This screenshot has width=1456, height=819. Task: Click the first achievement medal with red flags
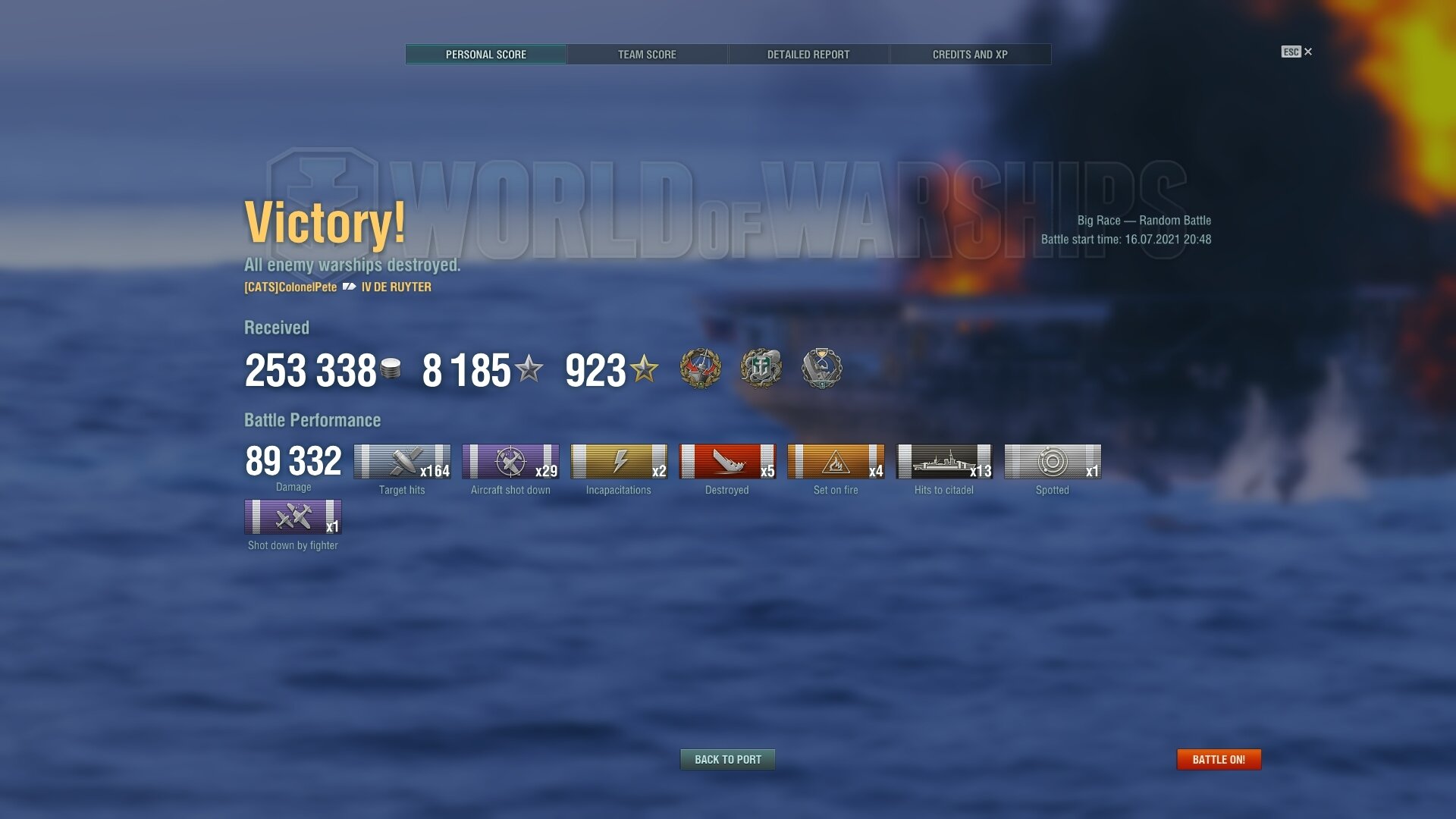(x=700, y=369)
